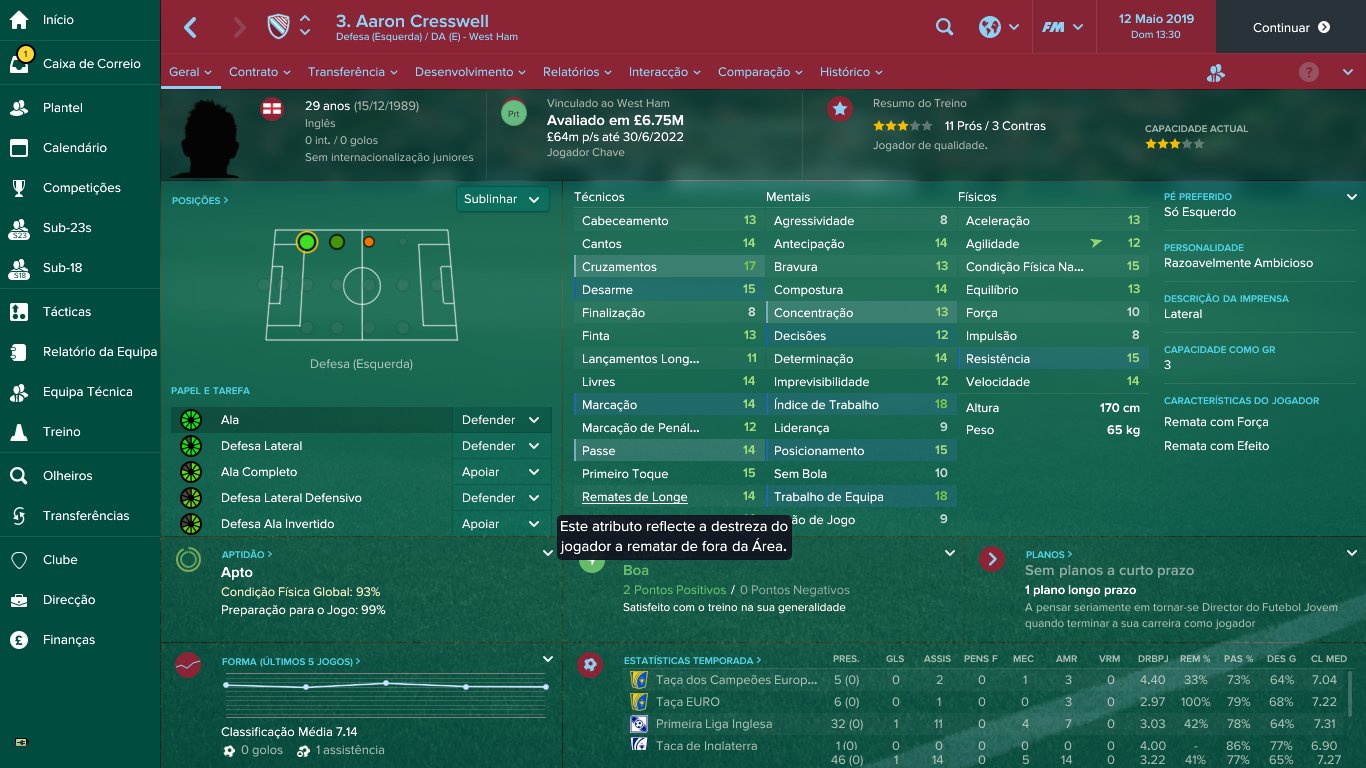Image resolution: width=1366 pixels, height=768 pixels.
Task: Open the search magnifier icon
Action: click(944, 28)
